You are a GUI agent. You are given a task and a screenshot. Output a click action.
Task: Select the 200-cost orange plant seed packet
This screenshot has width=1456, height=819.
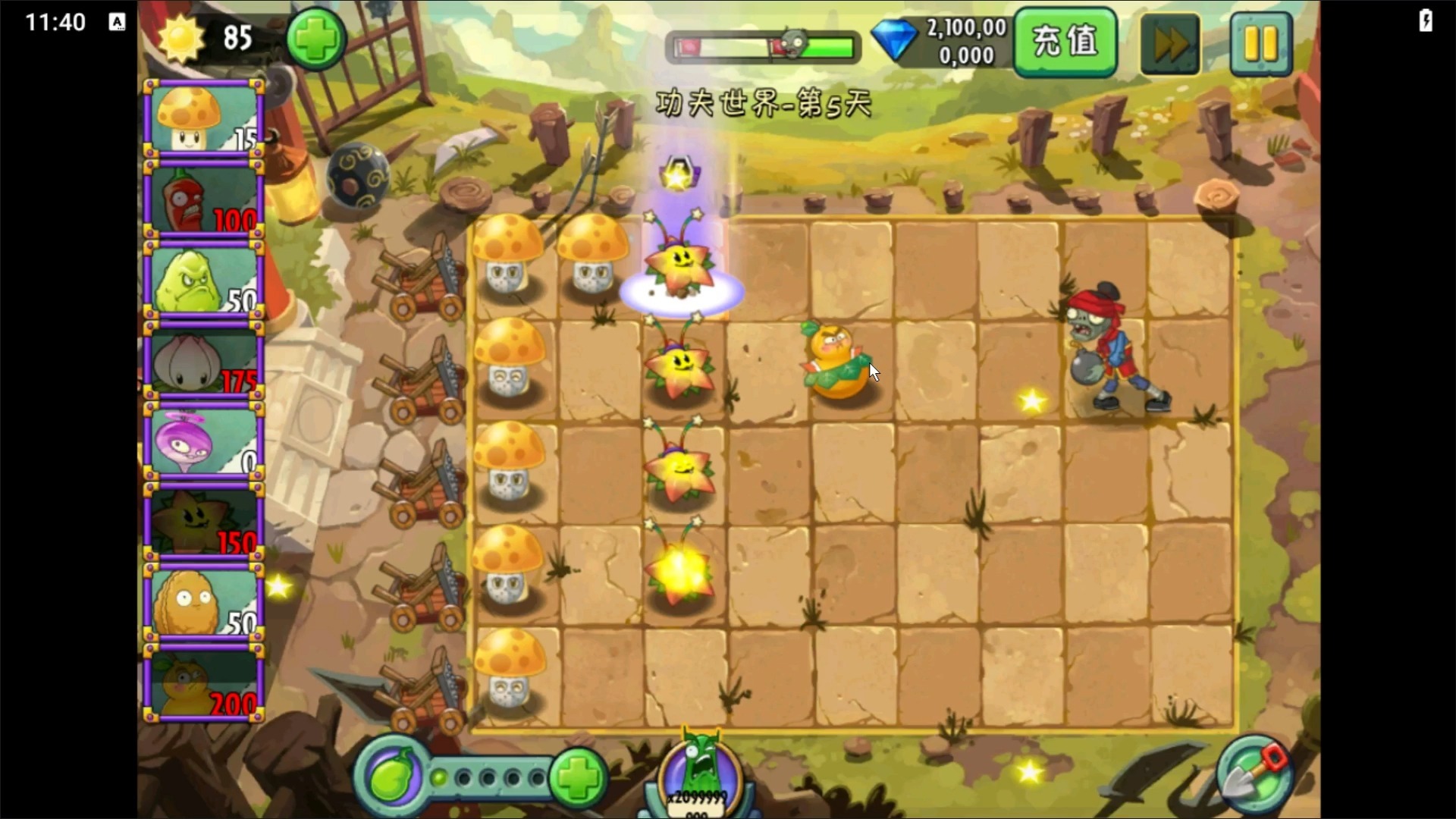(202, 684)
